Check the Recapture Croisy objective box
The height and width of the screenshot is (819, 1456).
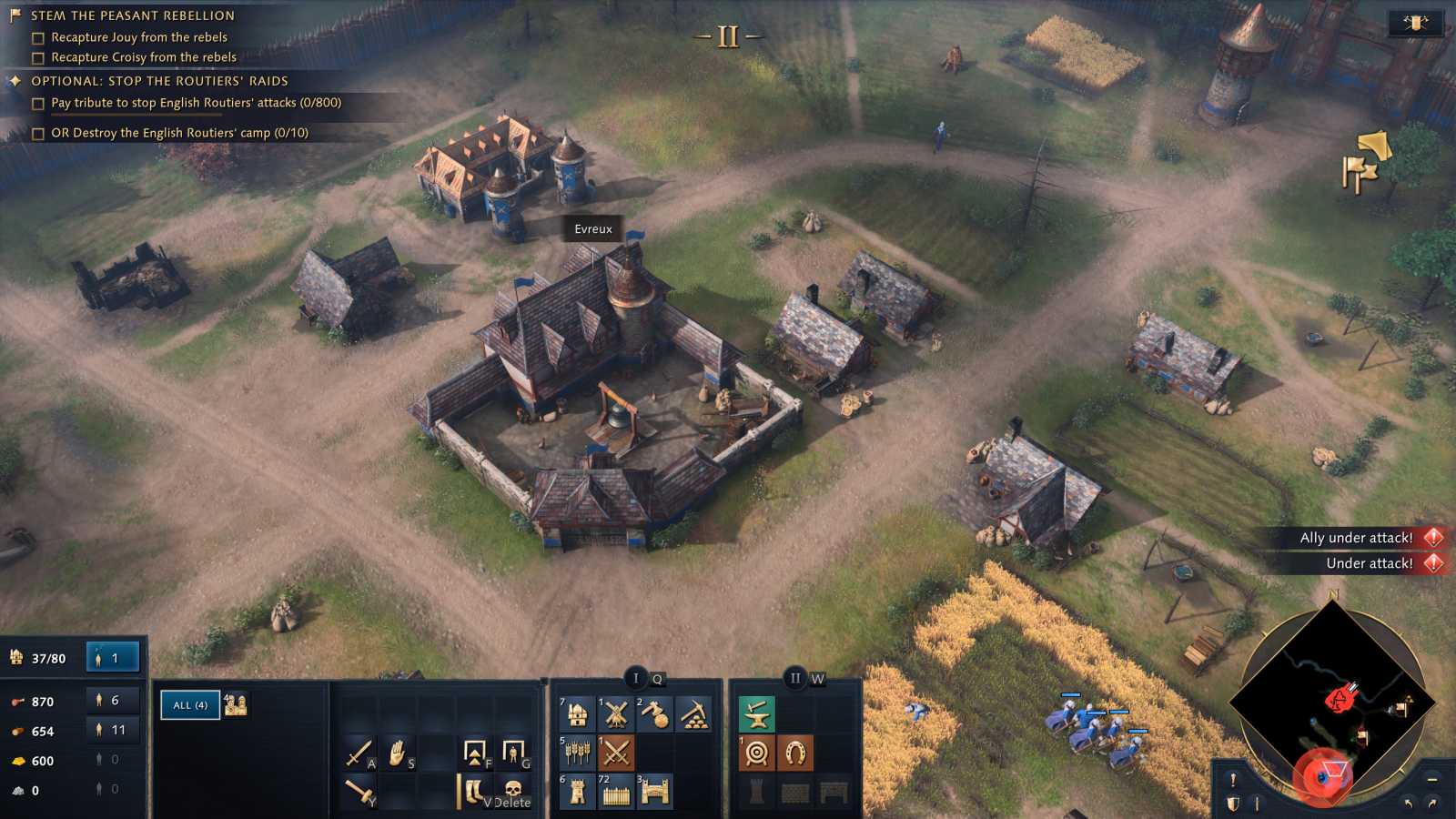pyautogui.click(x=36, y=57)
